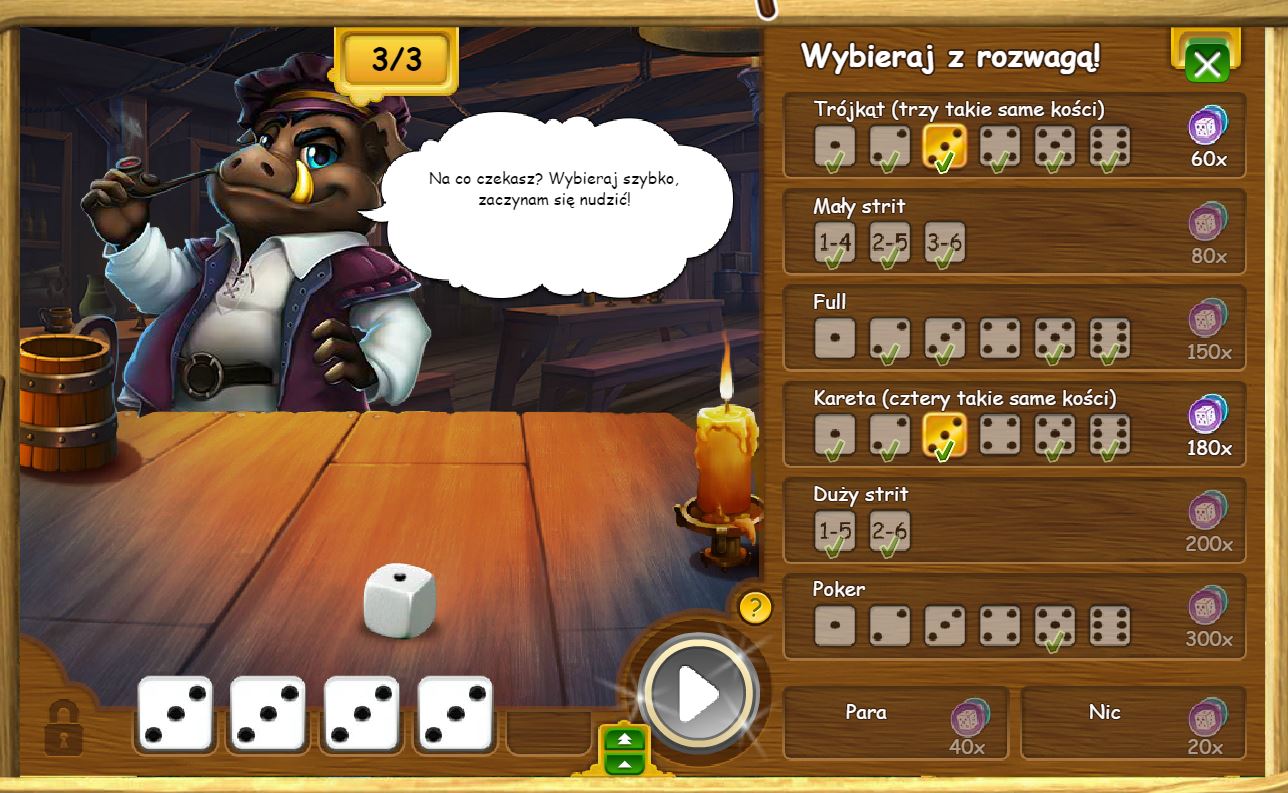Select the highlighted three die under Kareta
The image size is (1288, 793).
(944, 436)
